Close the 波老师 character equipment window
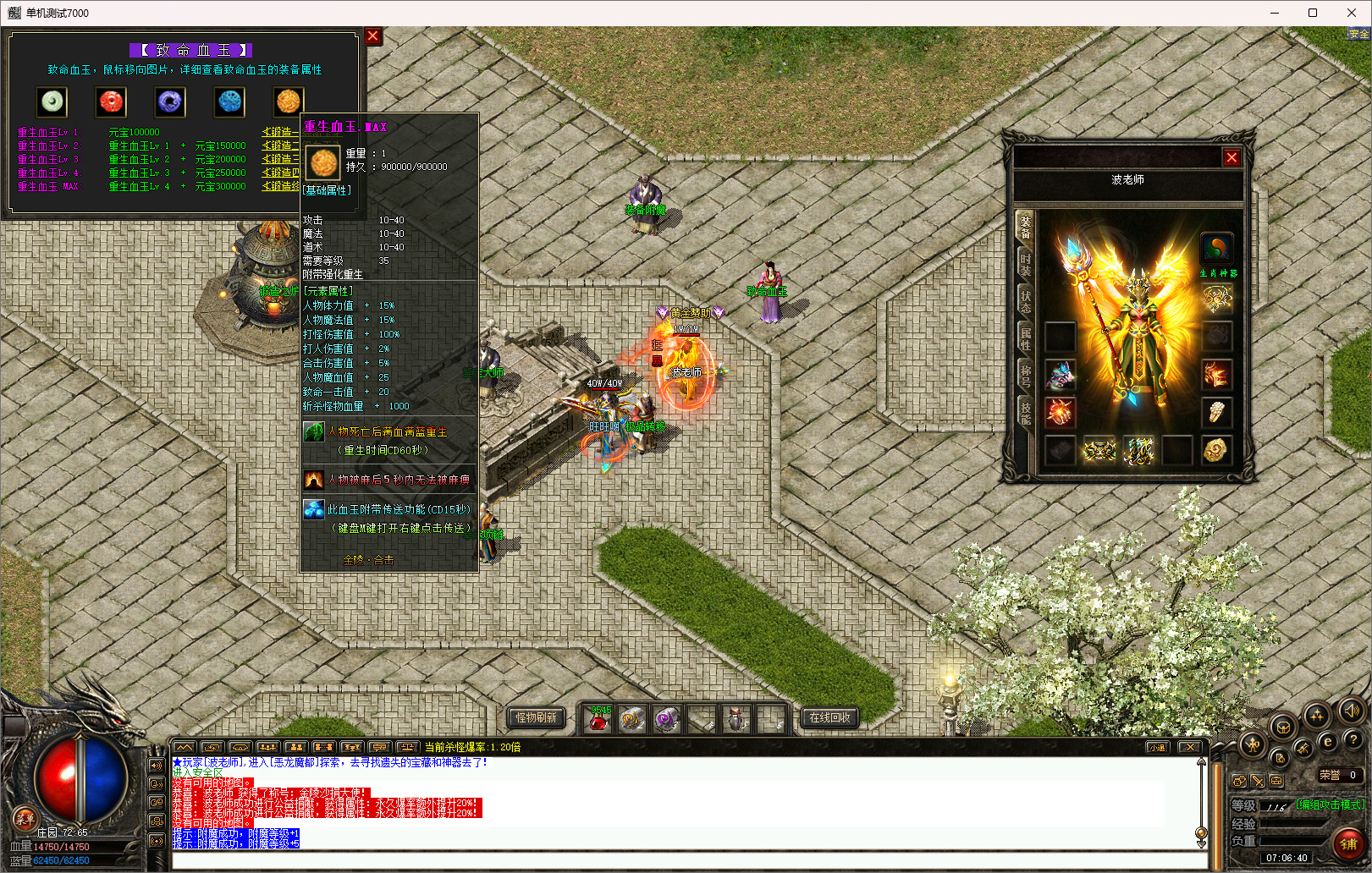 (1231, 157)
